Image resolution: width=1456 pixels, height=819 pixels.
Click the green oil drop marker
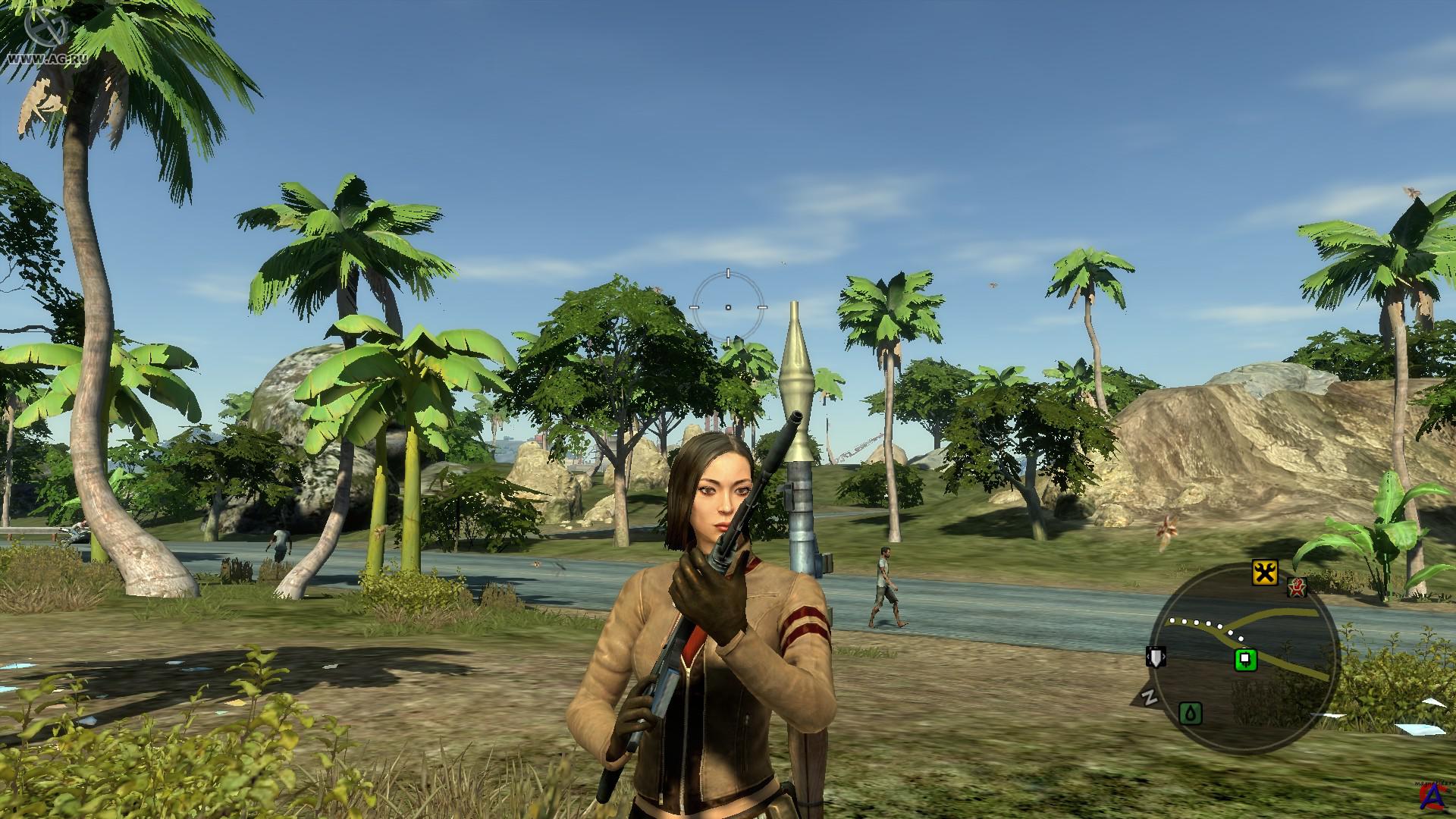(1191, 713)
